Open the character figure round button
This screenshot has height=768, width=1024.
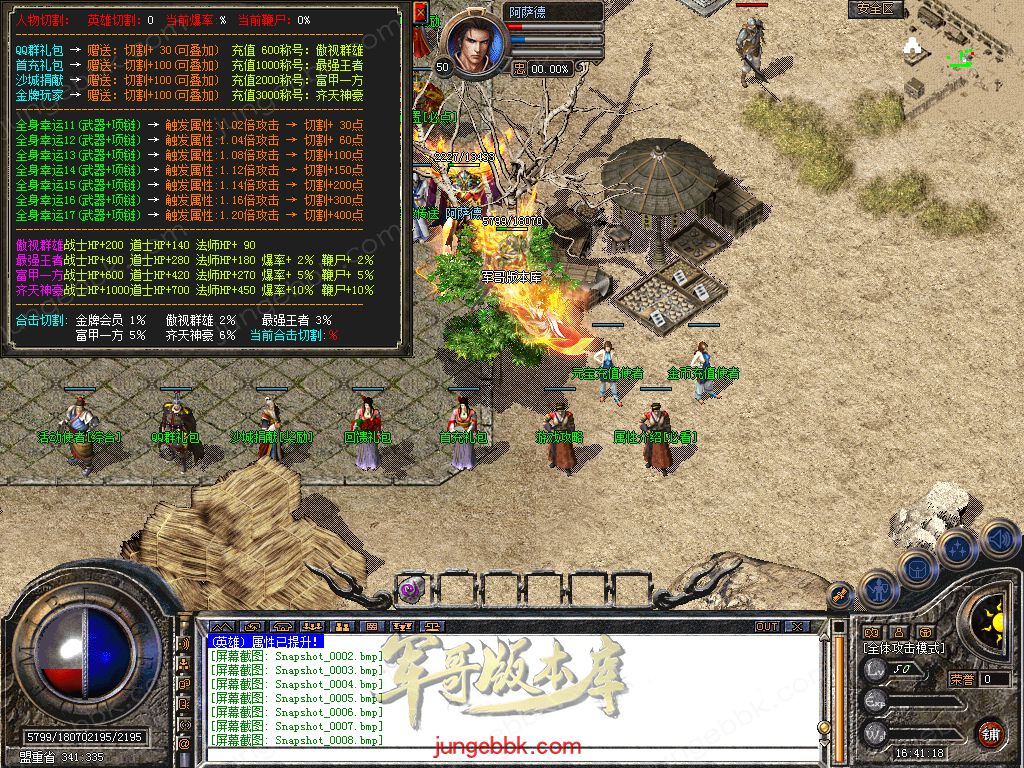pos(880,589)
